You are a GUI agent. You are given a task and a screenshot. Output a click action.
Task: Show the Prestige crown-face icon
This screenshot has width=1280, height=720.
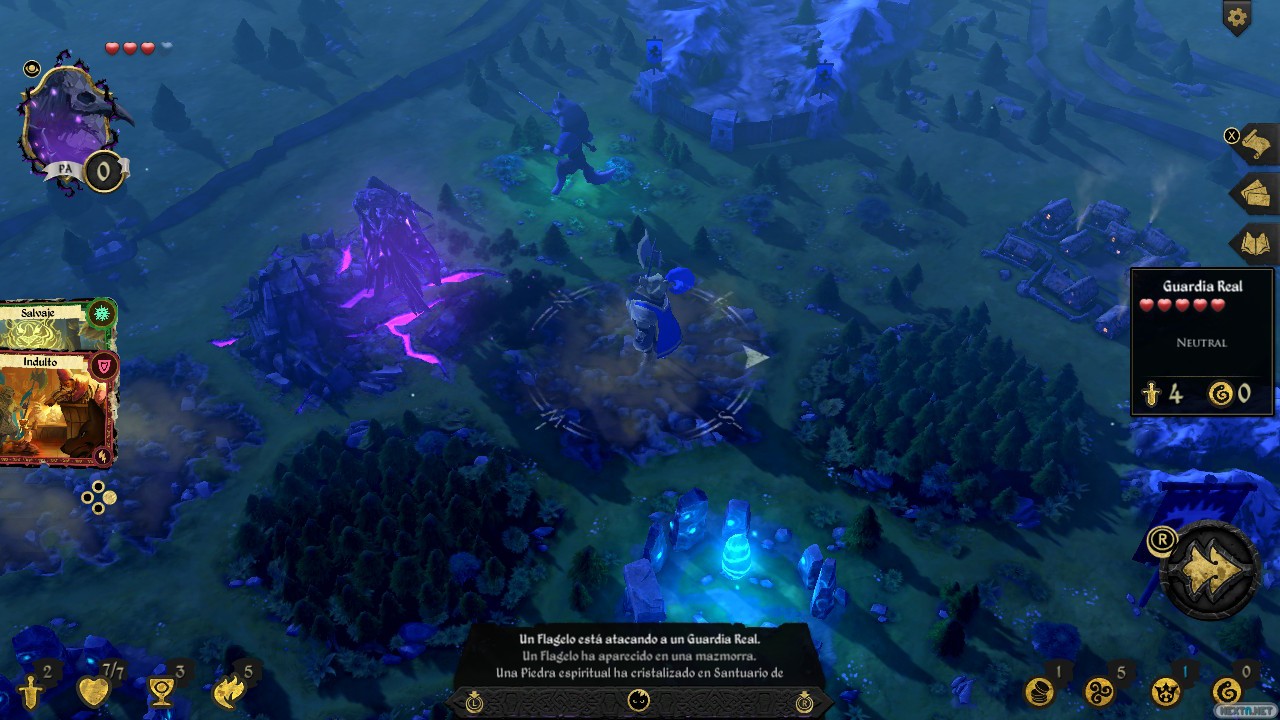click(1164, 691)
